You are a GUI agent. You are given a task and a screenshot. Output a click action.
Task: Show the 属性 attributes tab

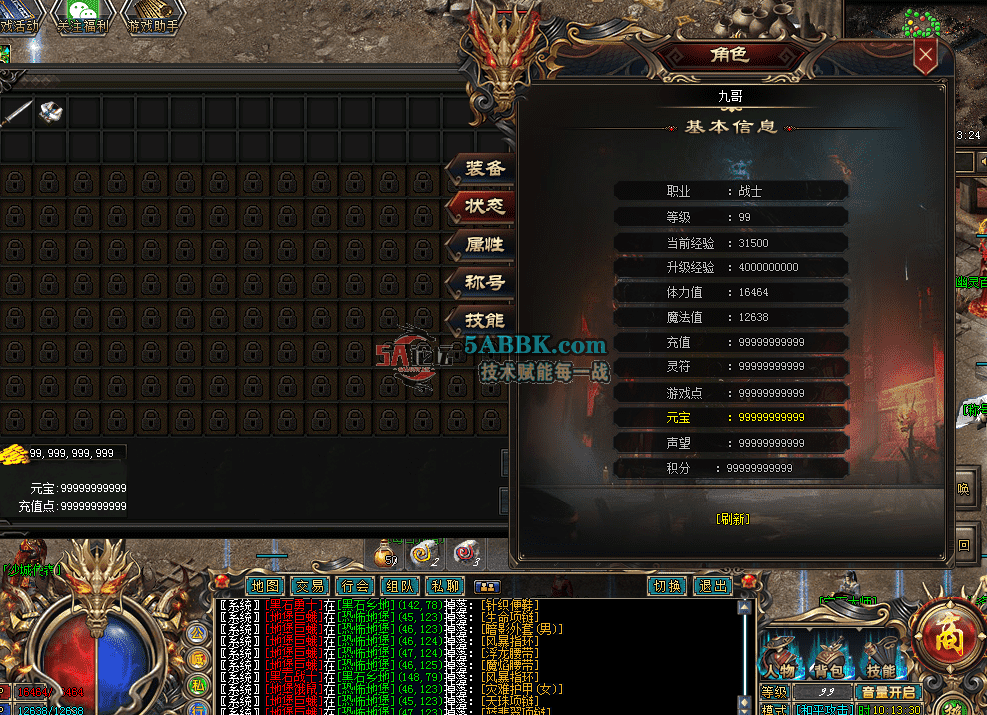click(485, 245)
